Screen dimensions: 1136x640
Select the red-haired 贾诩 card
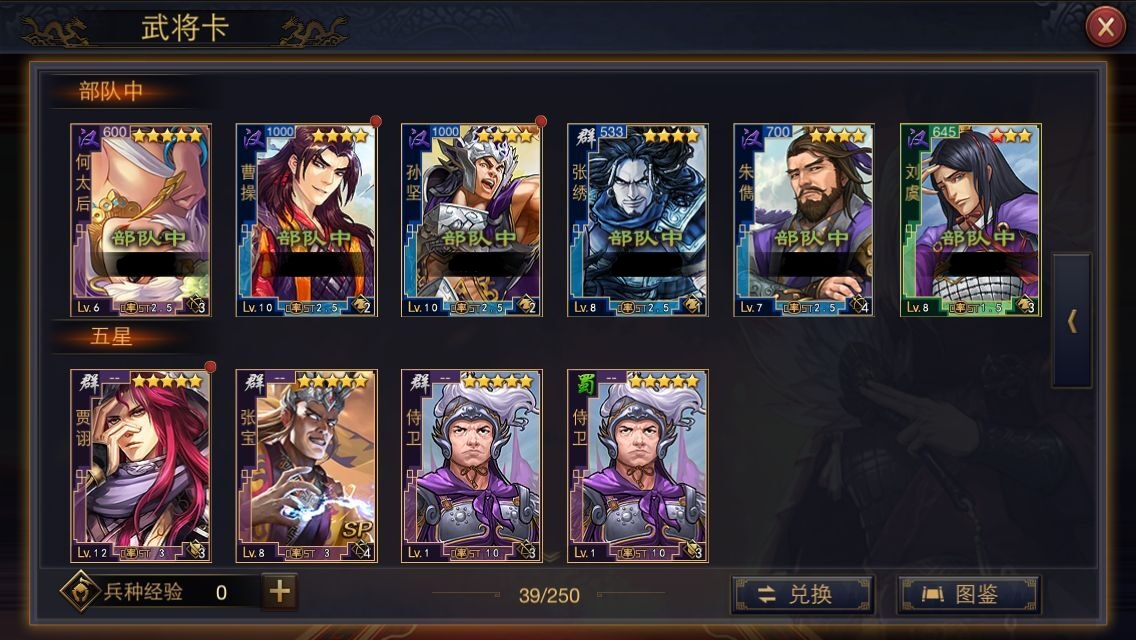141,465
